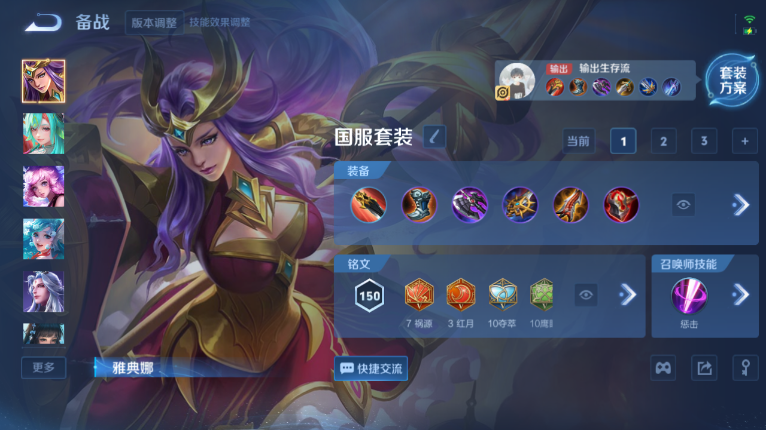
Task: Click the 当前 loadout button
Action: click(578, 141)
